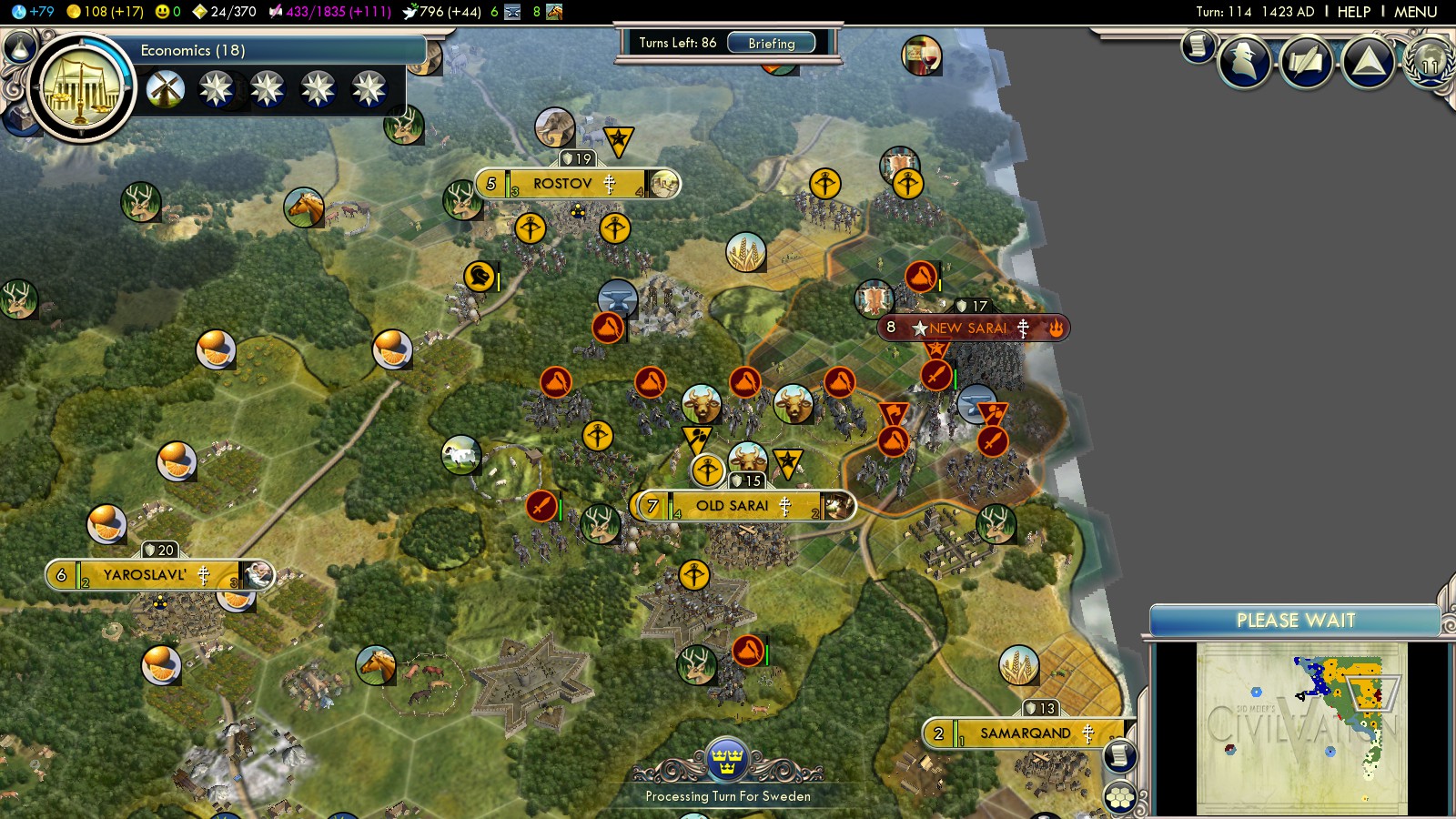The height and width of the screenshot is (819, 1456).
Task: Open the game MENU
Action: click(1415, 12)
